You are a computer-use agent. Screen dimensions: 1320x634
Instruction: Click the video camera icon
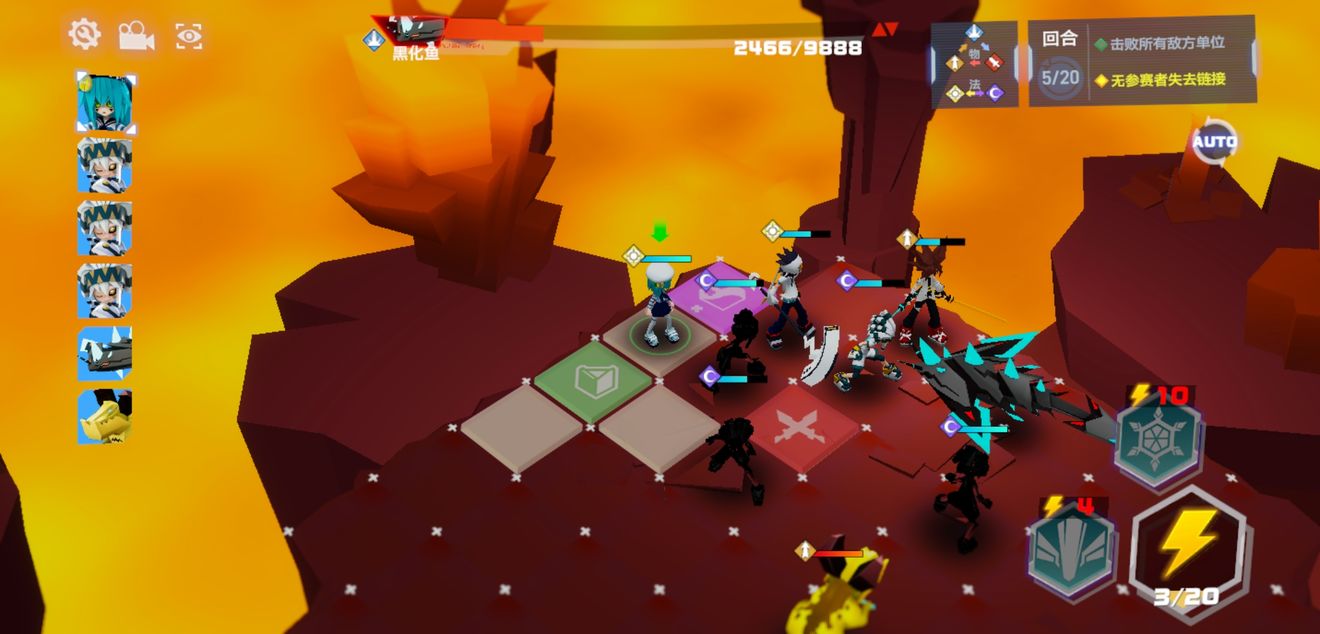click(x=136, y=36)
